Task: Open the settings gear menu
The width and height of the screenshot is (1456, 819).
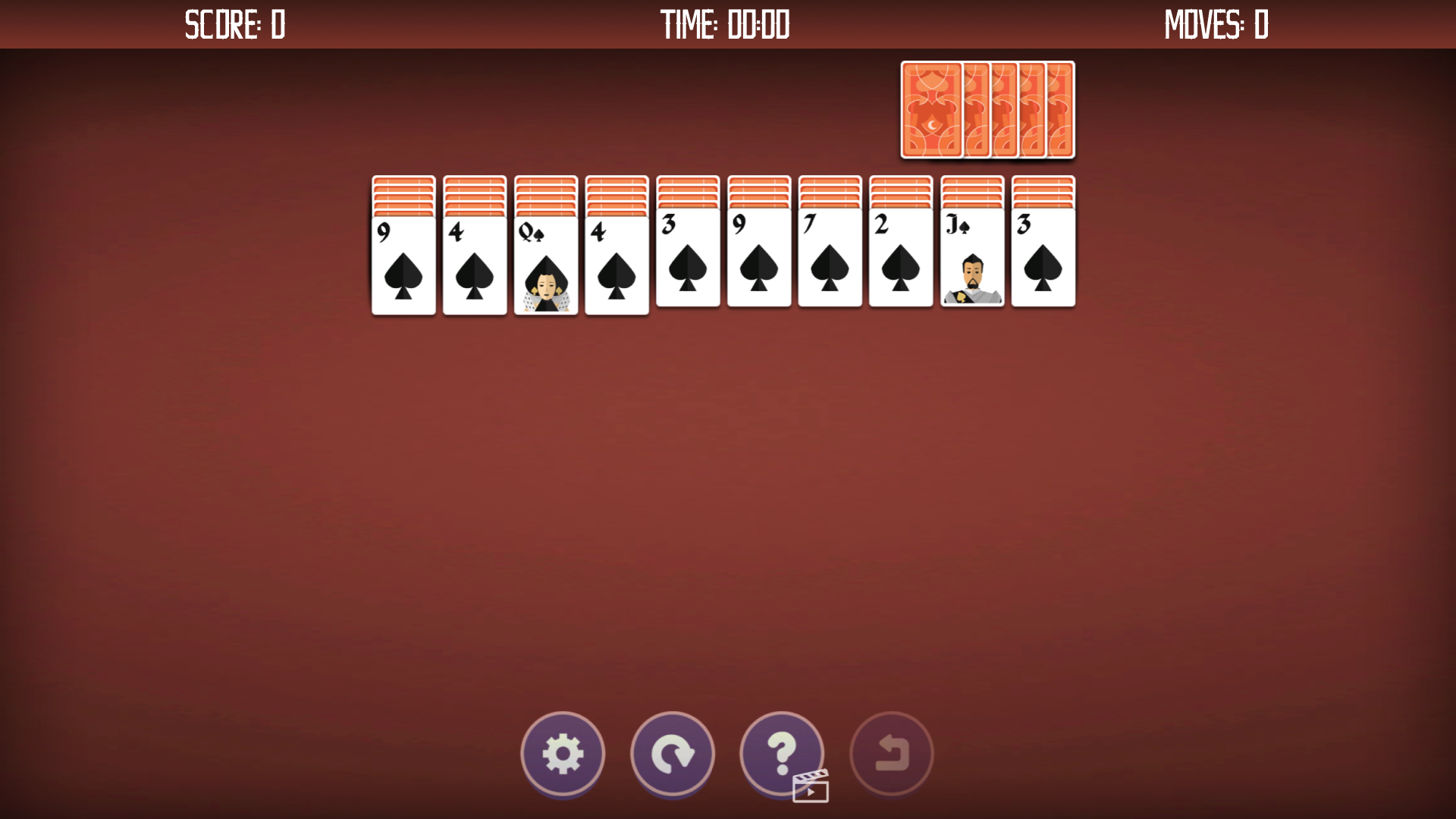Action: (563, 755)
